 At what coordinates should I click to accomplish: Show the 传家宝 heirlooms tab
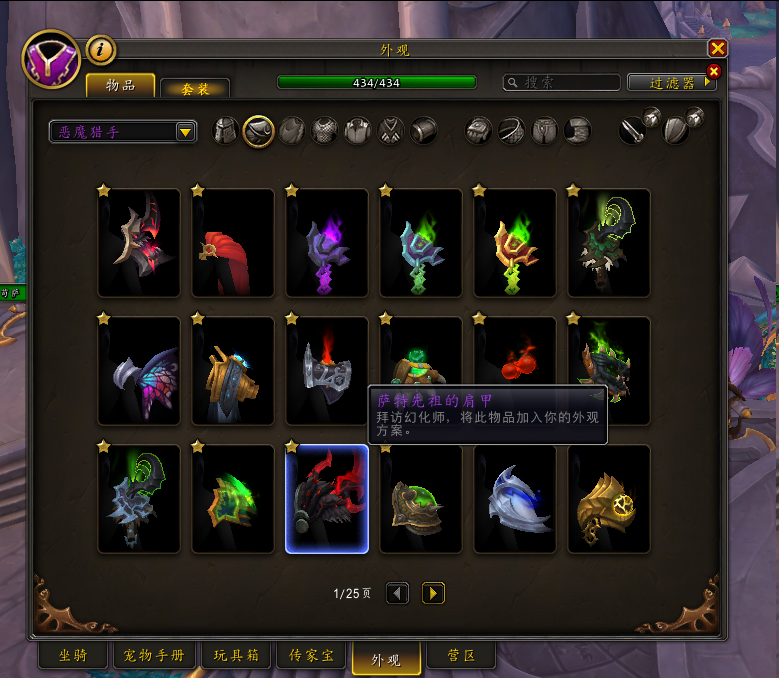311,656
